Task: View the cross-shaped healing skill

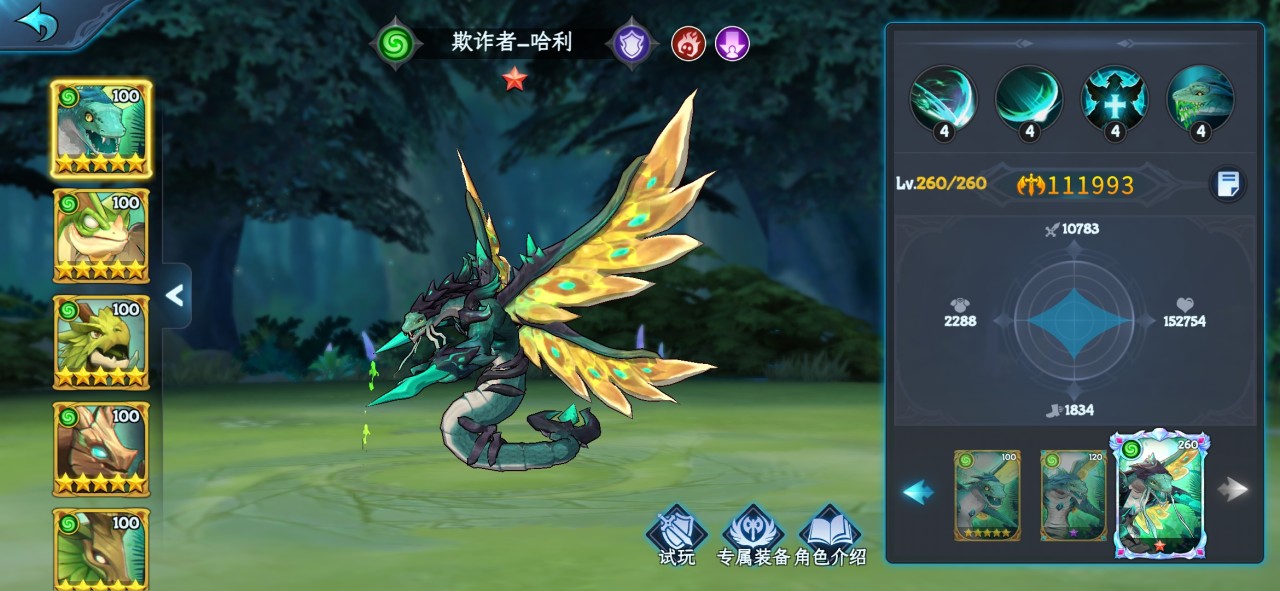Action: coord(1114,99)
